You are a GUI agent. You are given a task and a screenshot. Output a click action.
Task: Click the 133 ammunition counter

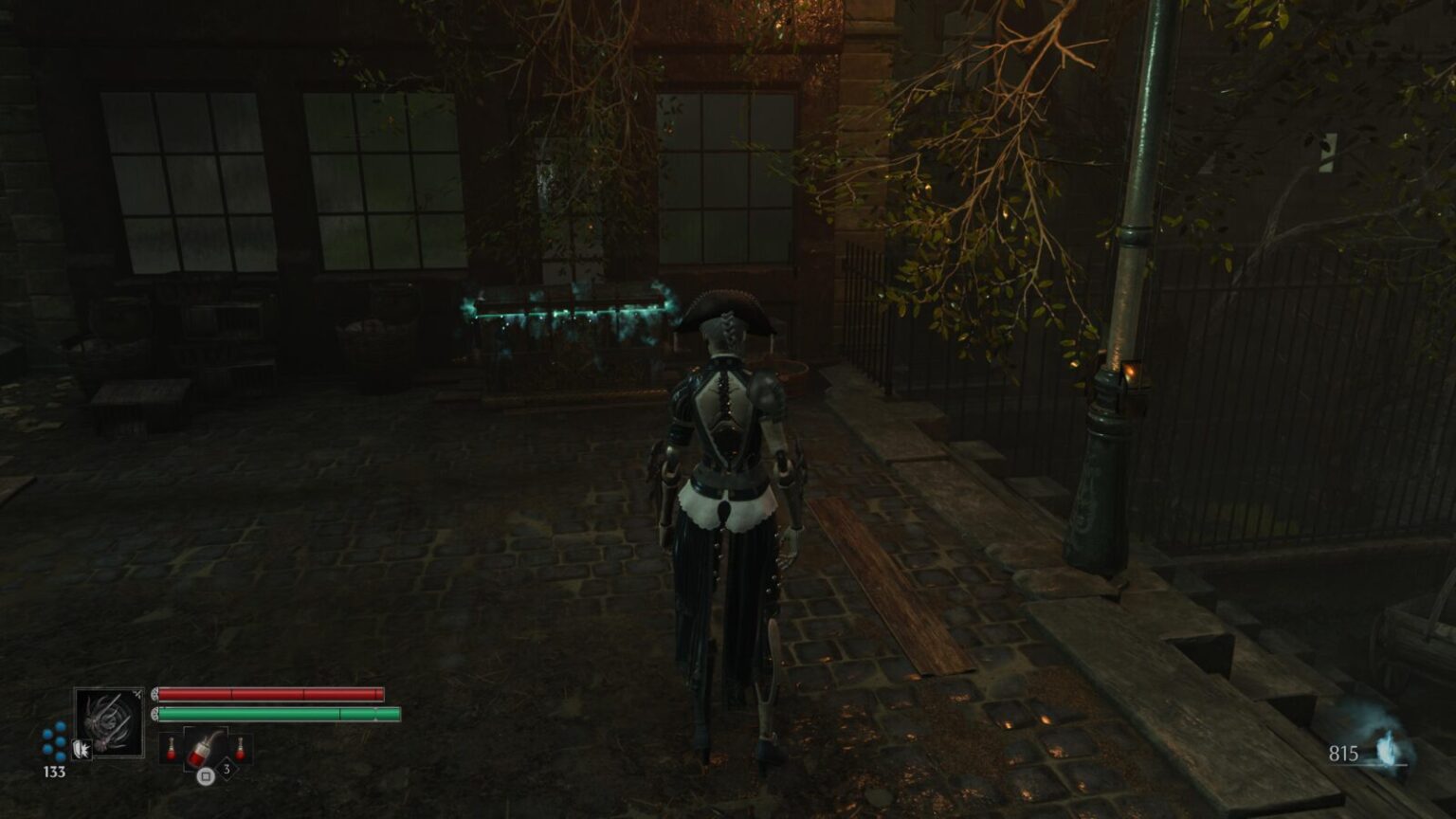pyautogui.click(x=54, y=771)
